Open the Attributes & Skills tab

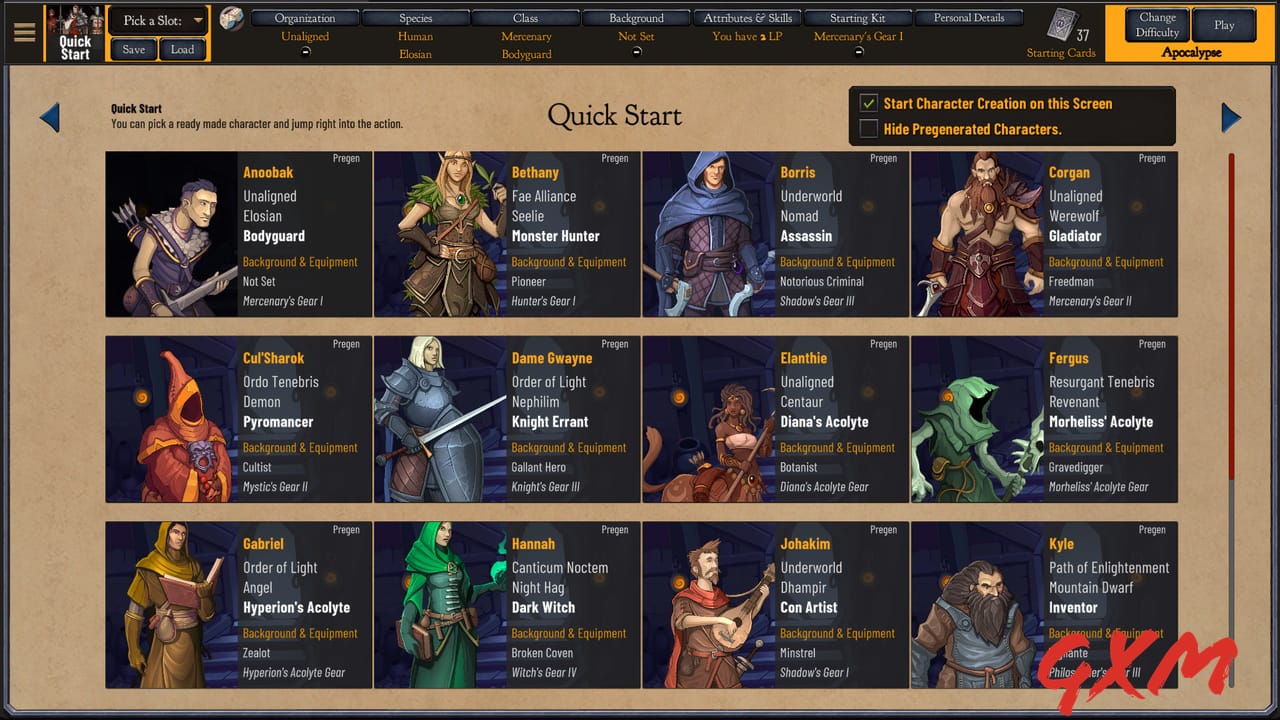(x=747, y=17)
